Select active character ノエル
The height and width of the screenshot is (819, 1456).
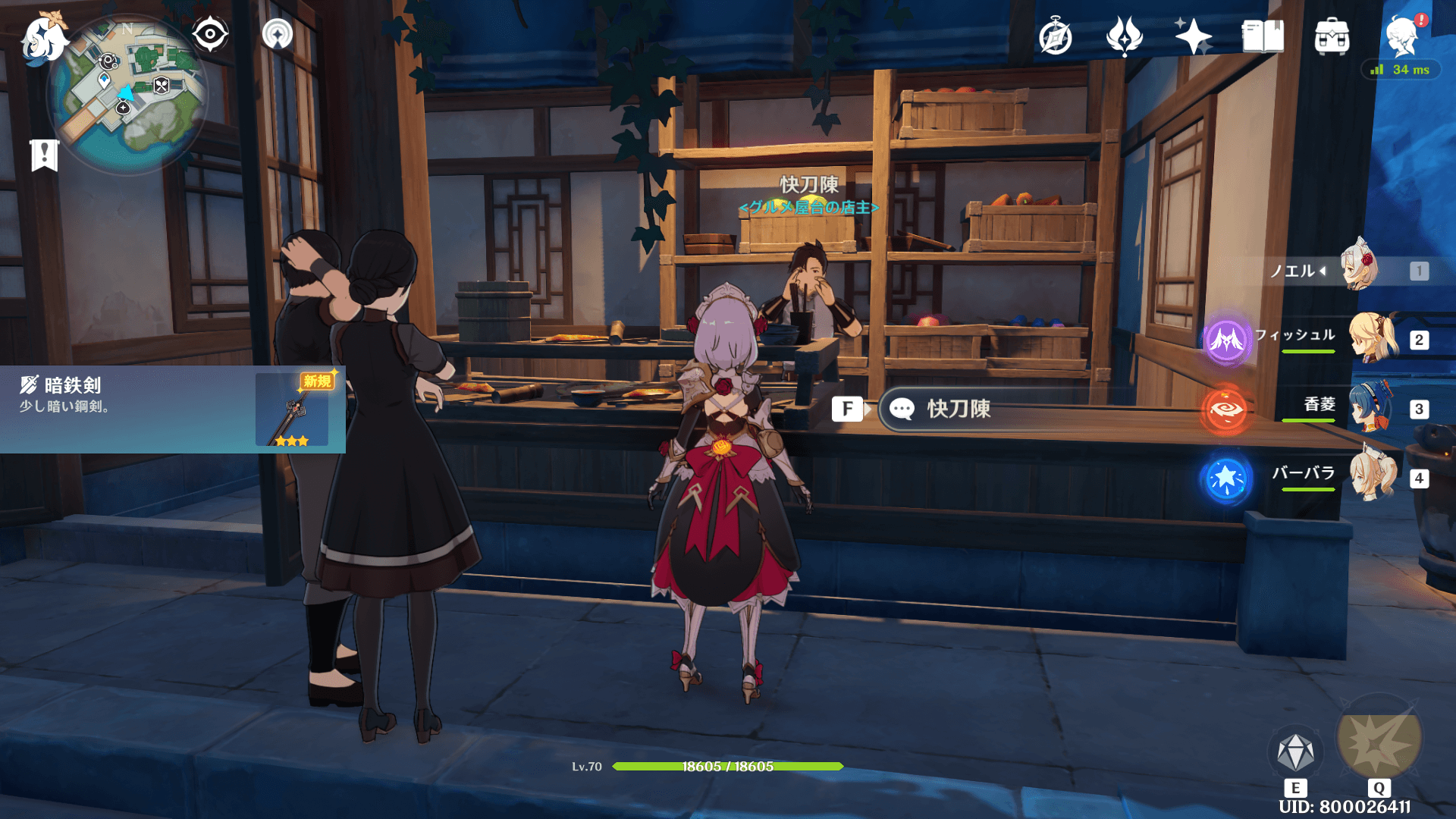pos(1361,269)
